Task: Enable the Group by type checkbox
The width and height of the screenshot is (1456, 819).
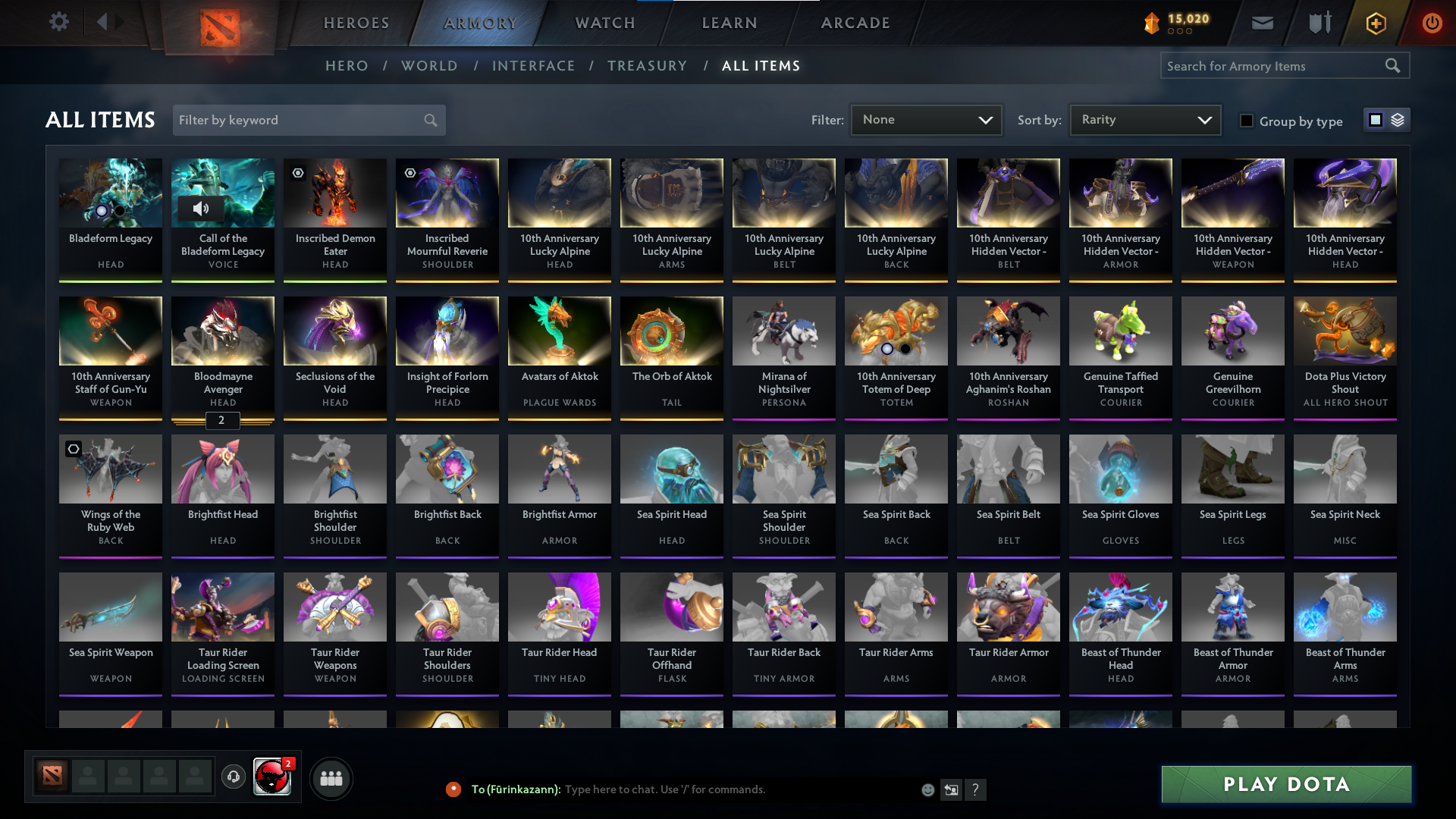Action: 1247,120
